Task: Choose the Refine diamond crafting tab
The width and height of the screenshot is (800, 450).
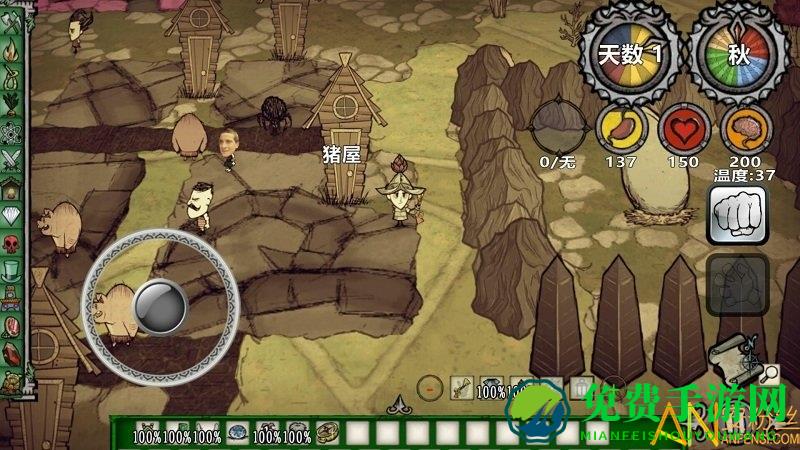Action: coord(11,215)
